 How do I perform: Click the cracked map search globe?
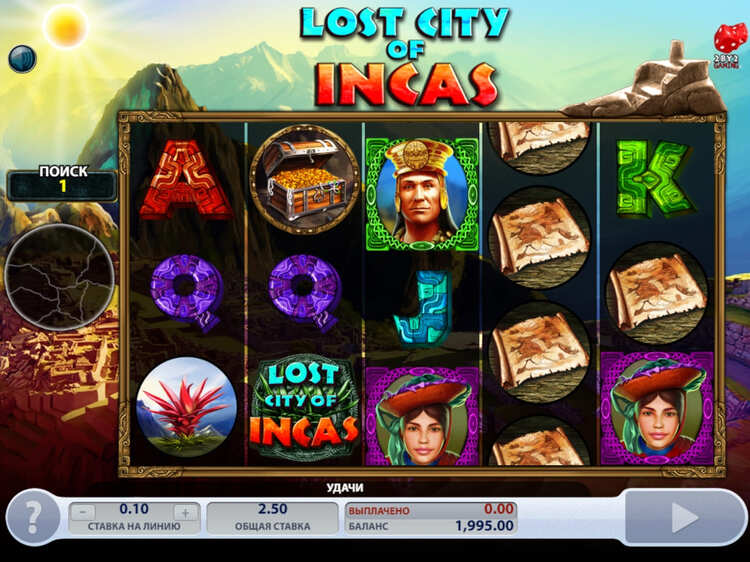[60, 277]
